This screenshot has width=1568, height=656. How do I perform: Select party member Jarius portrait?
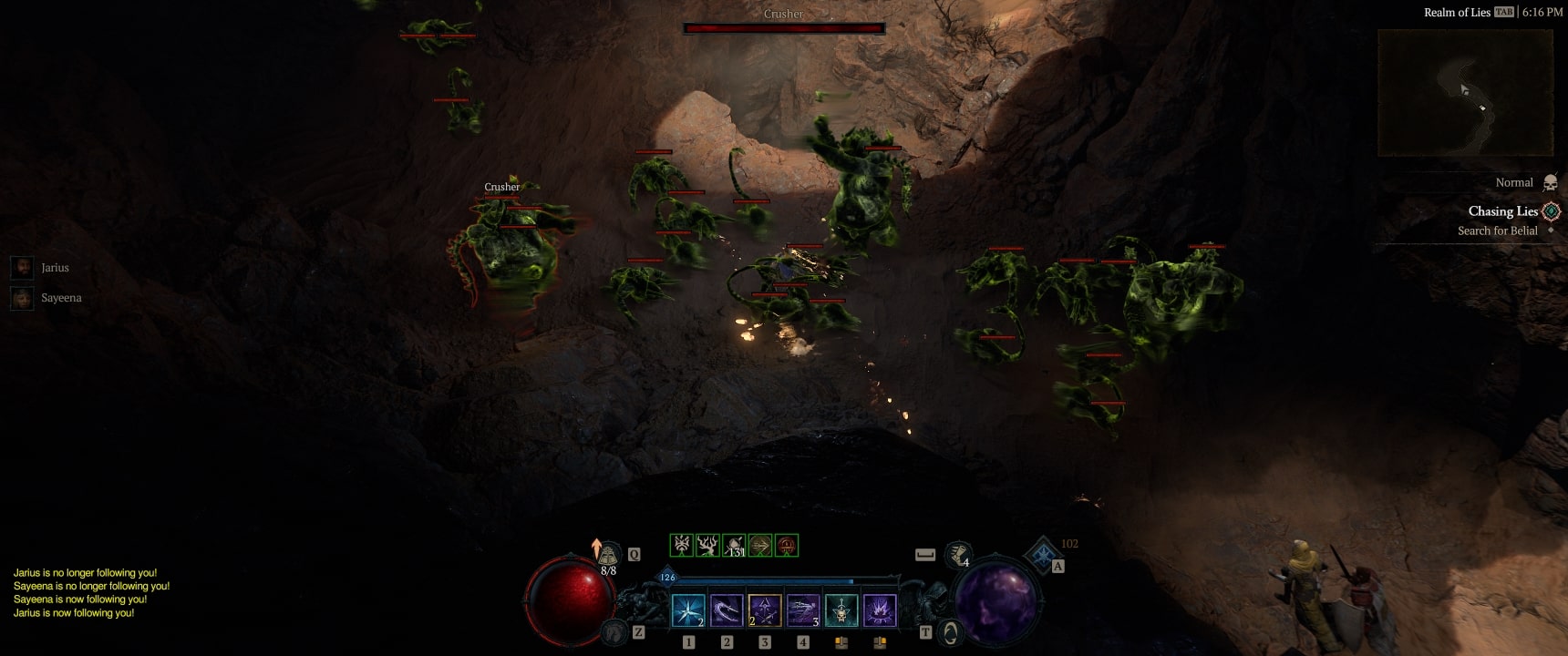(x=23, y=268)
